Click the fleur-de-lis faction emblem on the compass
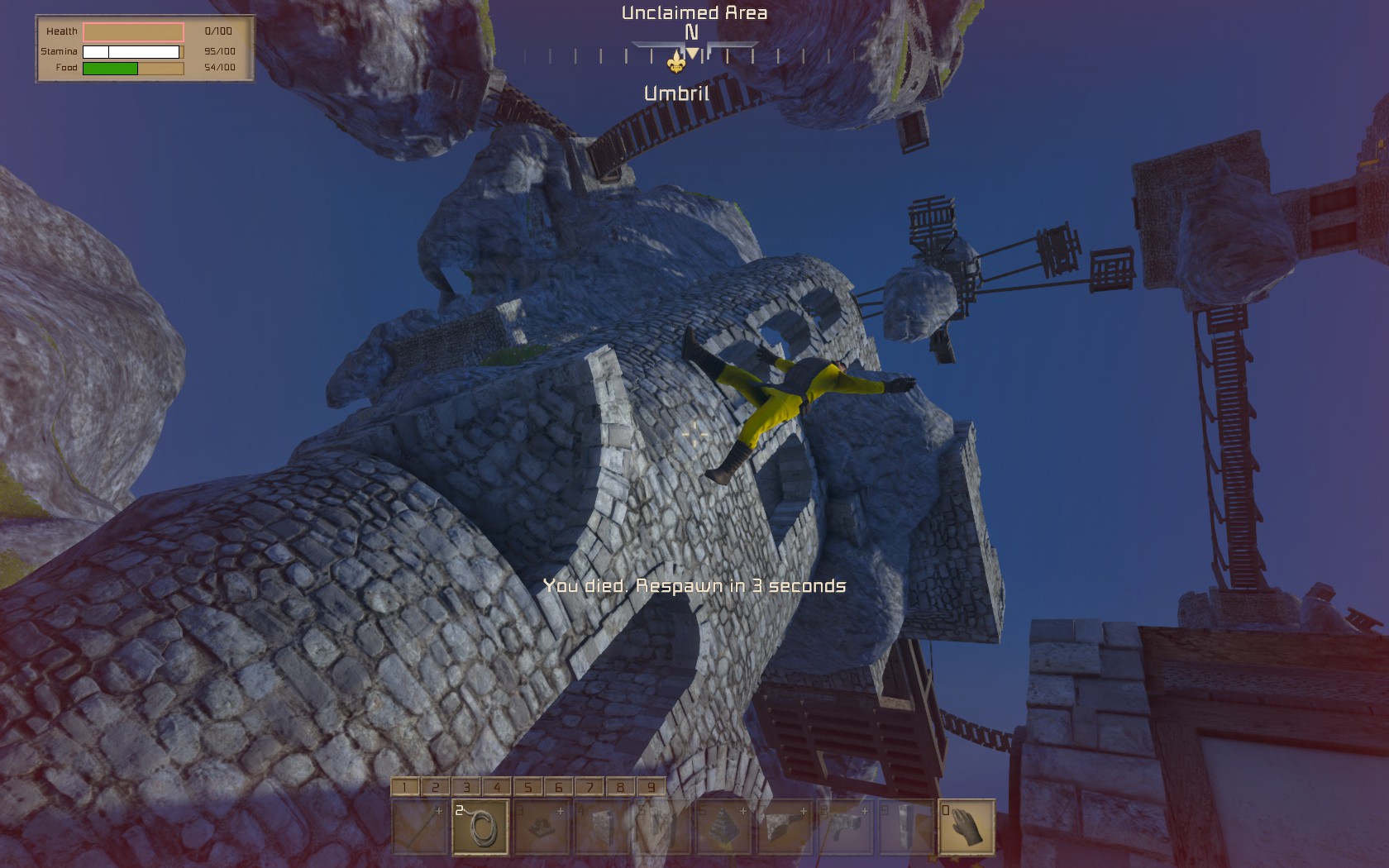1389x868 pixels. click(676, 62)
